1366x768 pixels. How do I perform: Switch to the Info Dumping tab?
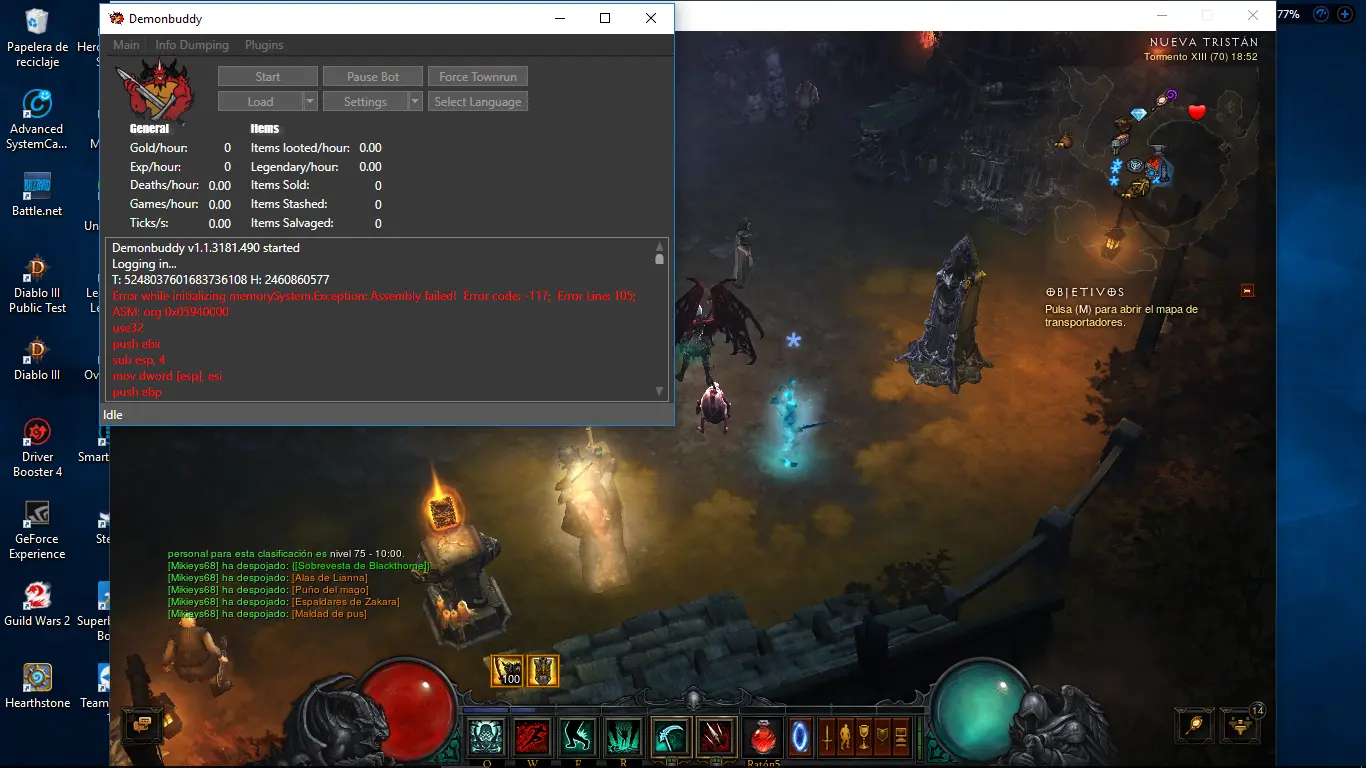pyautogui.click(x=192, y=45)
